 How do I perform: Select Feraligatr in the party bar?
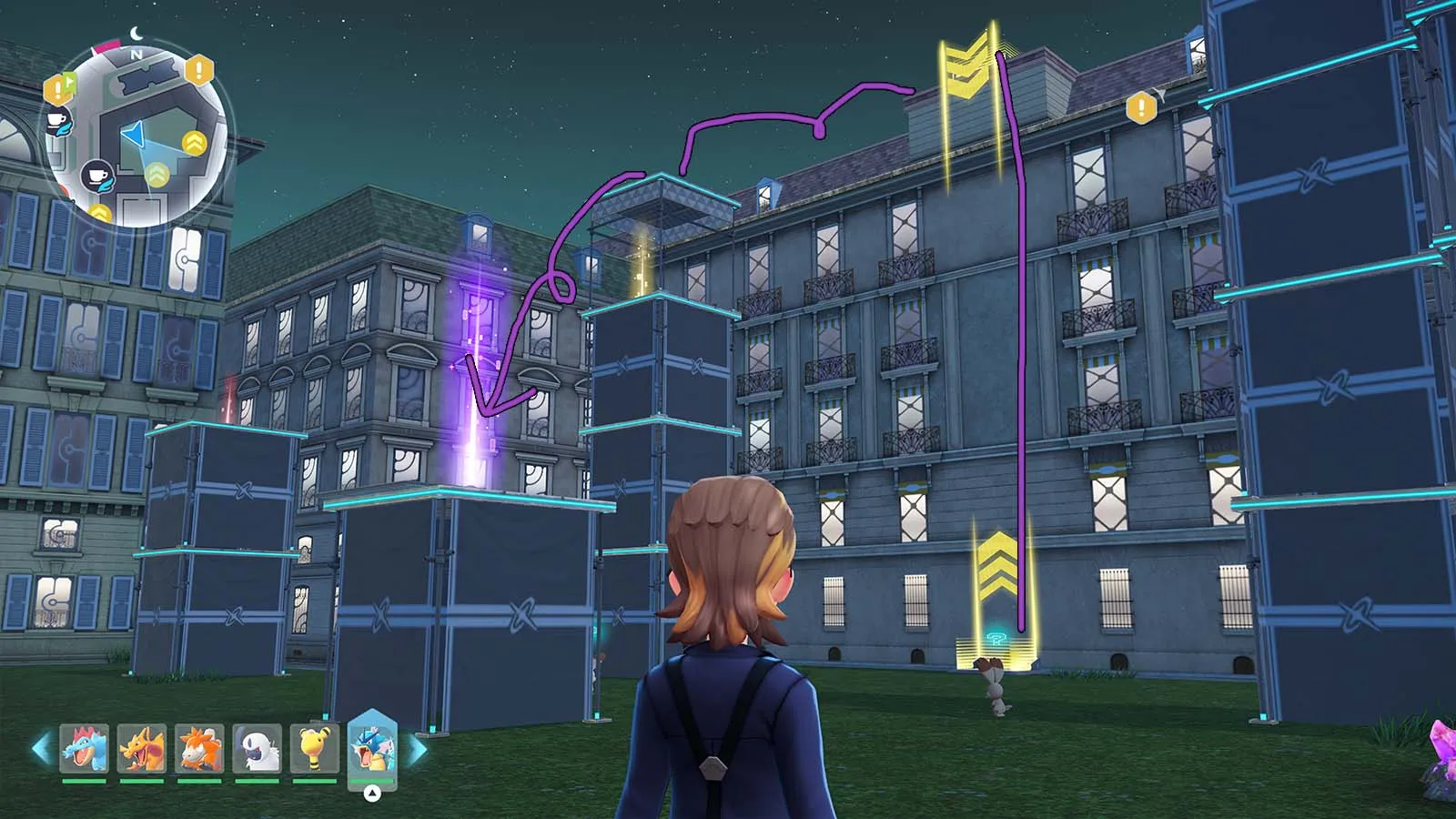coord(85,748)
